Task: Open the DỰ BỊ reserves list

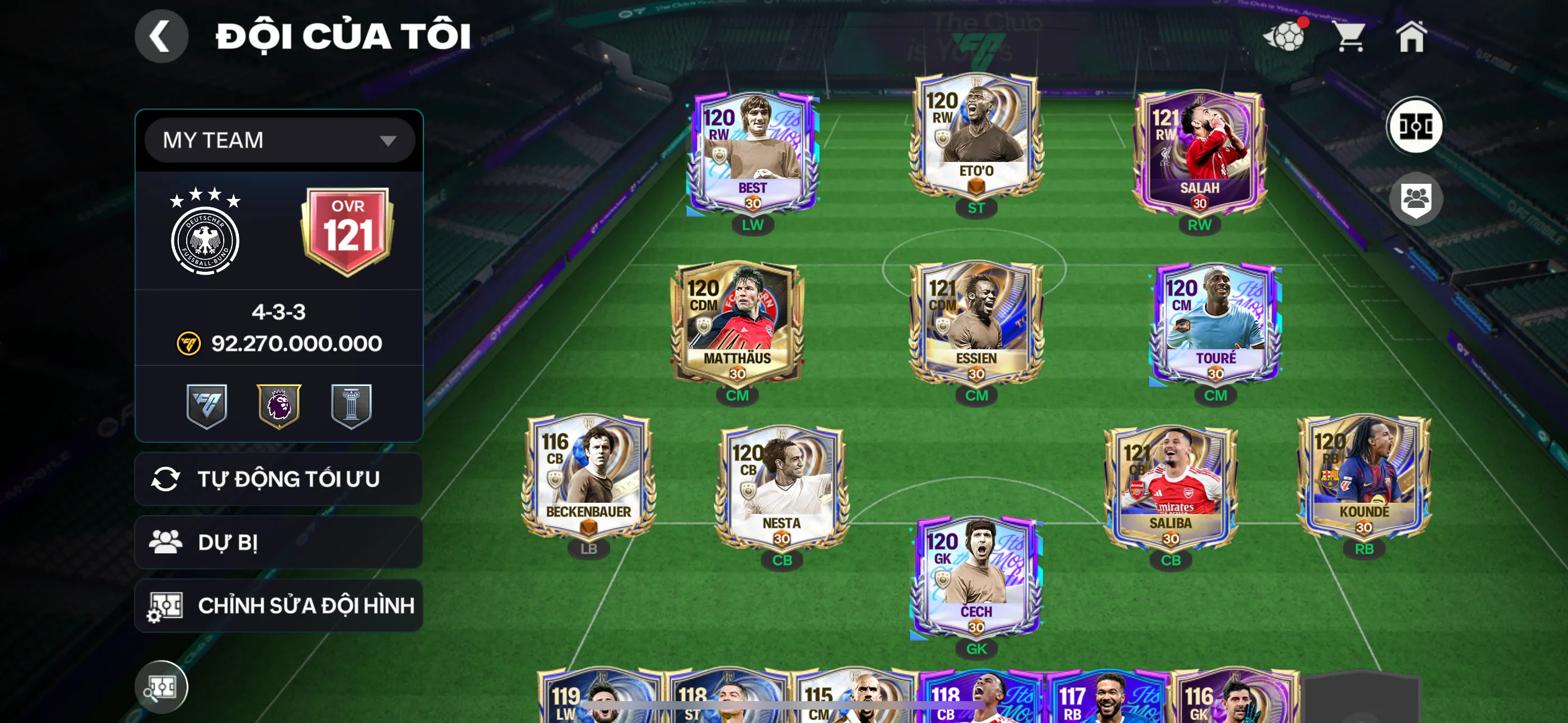Action: pos(279,543)
